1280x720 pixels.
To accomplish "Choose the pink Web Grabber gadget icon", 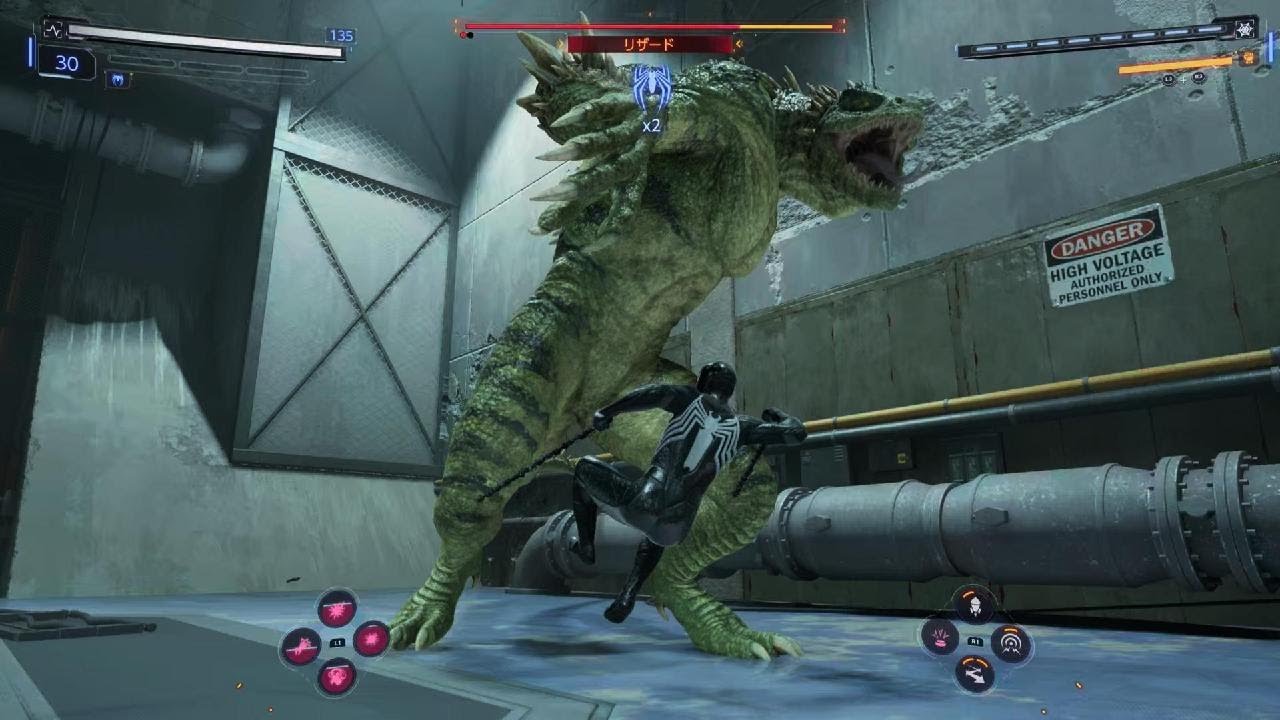I will click(x=940, y=638).
